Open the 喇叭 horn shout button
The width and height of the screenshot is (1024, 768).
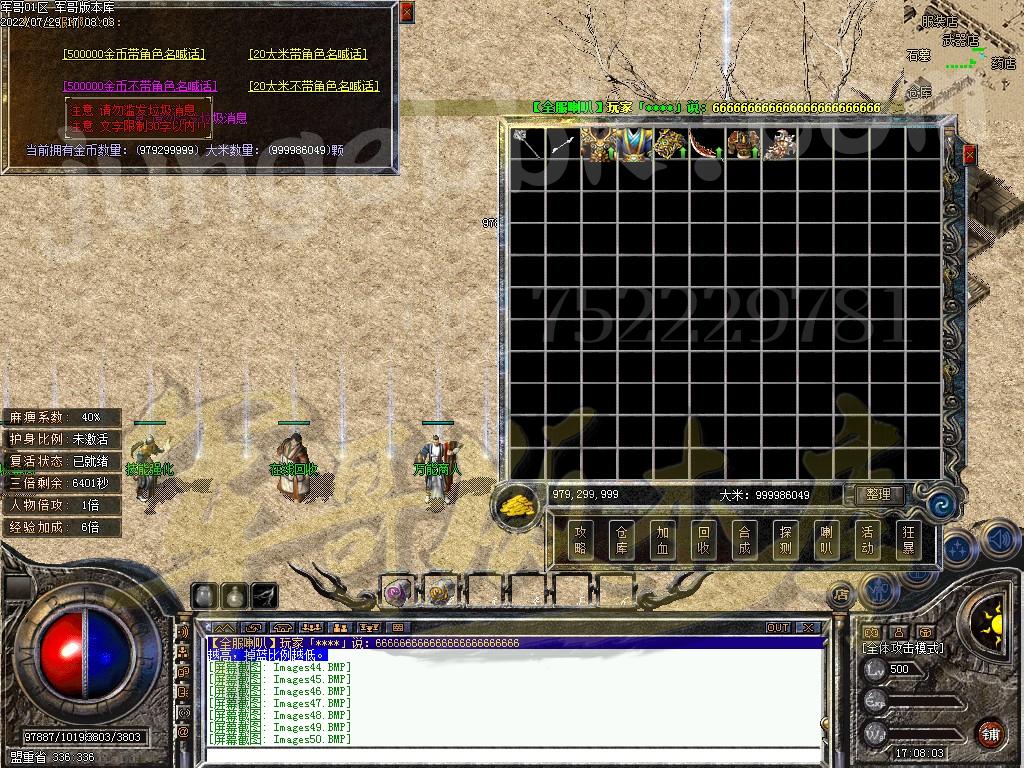pos(825,540)
